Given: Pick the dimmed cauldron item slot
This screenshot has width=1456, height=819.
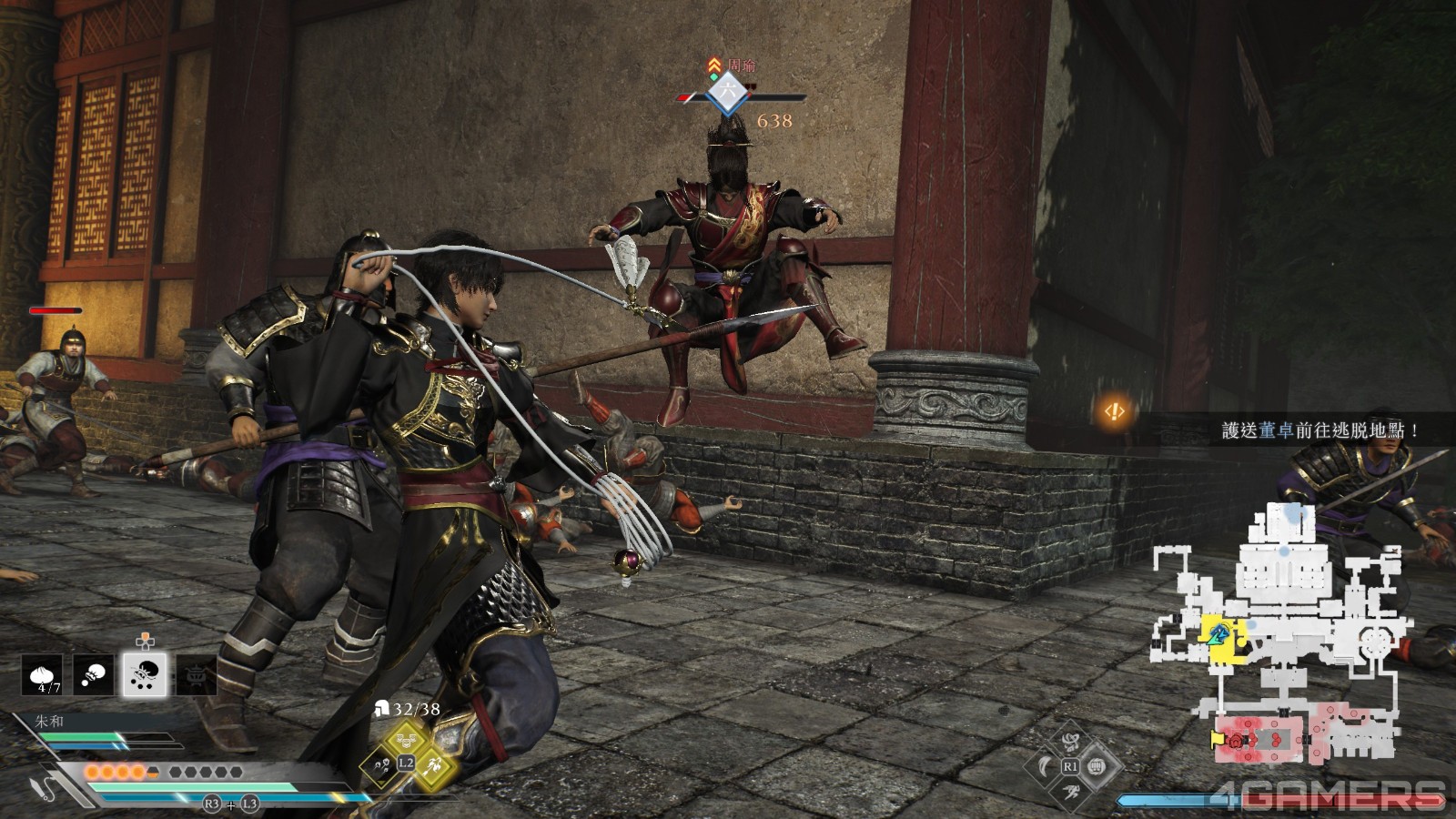Looking at the screenshot, I should pos(197,675).
